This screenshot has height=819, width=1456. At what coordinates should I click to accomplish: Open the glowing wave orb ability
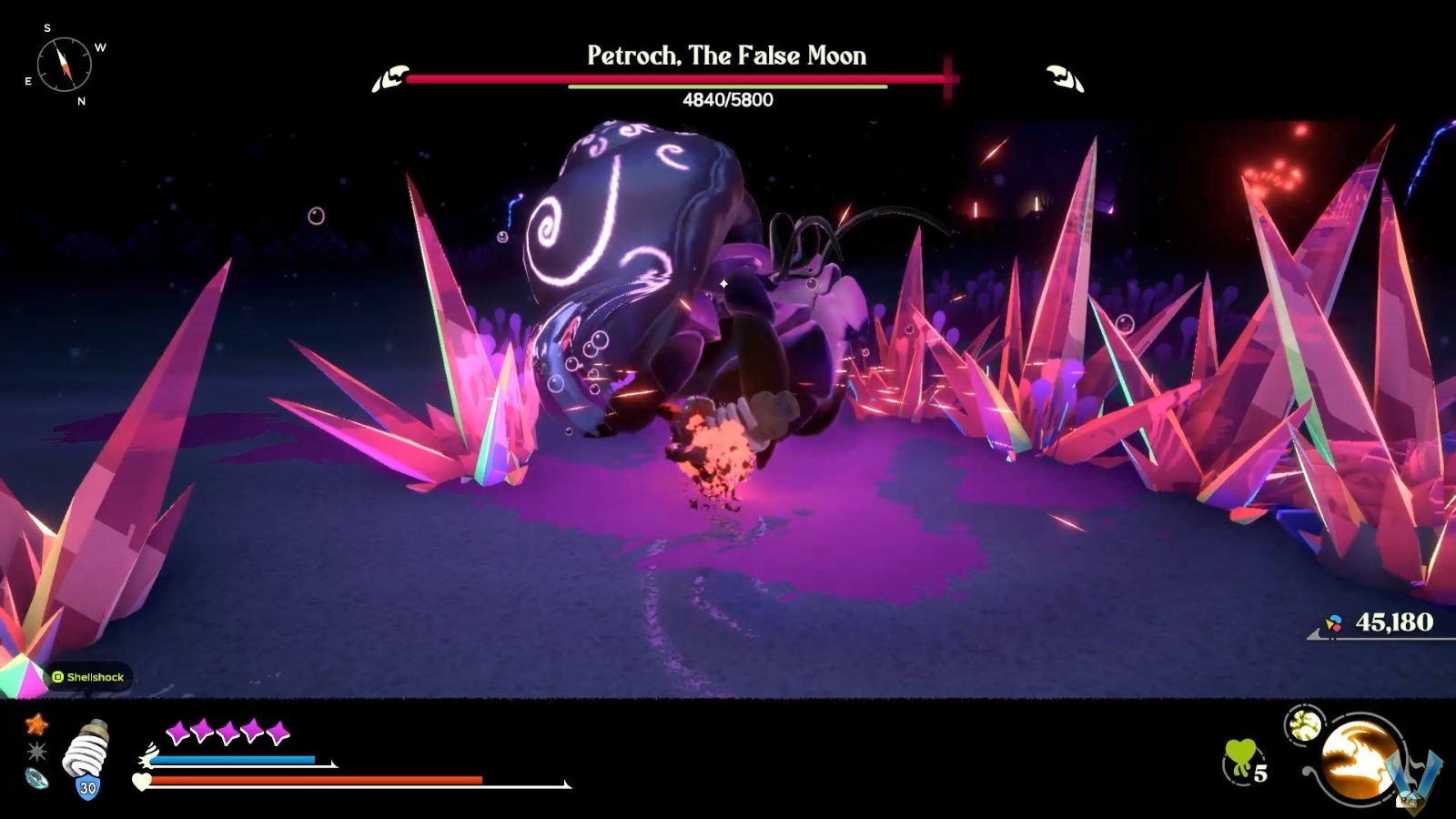pos(1358,759)
